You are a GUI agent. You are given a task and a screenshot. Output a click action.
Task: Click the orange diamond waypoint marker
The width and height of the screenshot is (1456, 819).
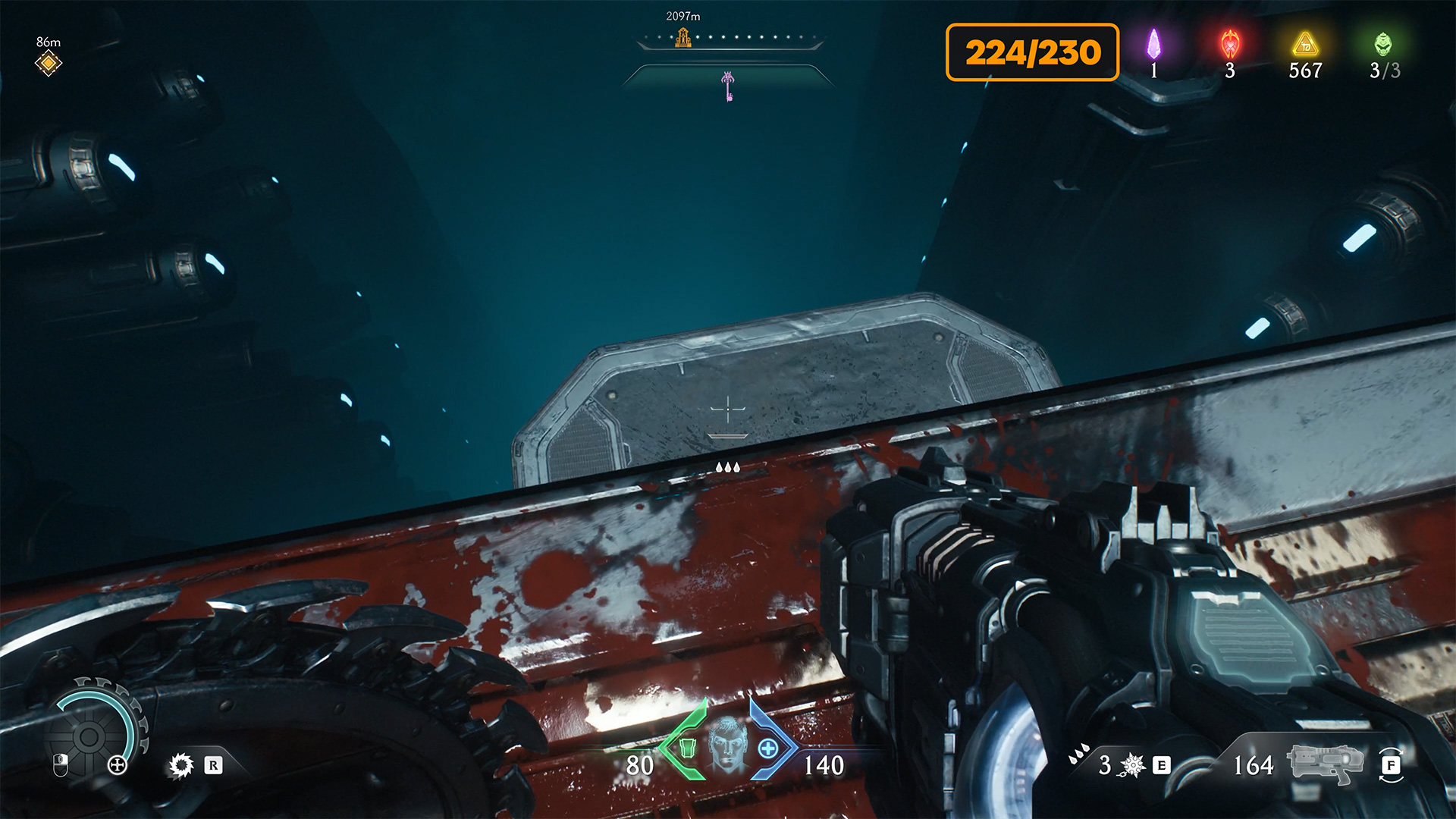coord(48,64)
